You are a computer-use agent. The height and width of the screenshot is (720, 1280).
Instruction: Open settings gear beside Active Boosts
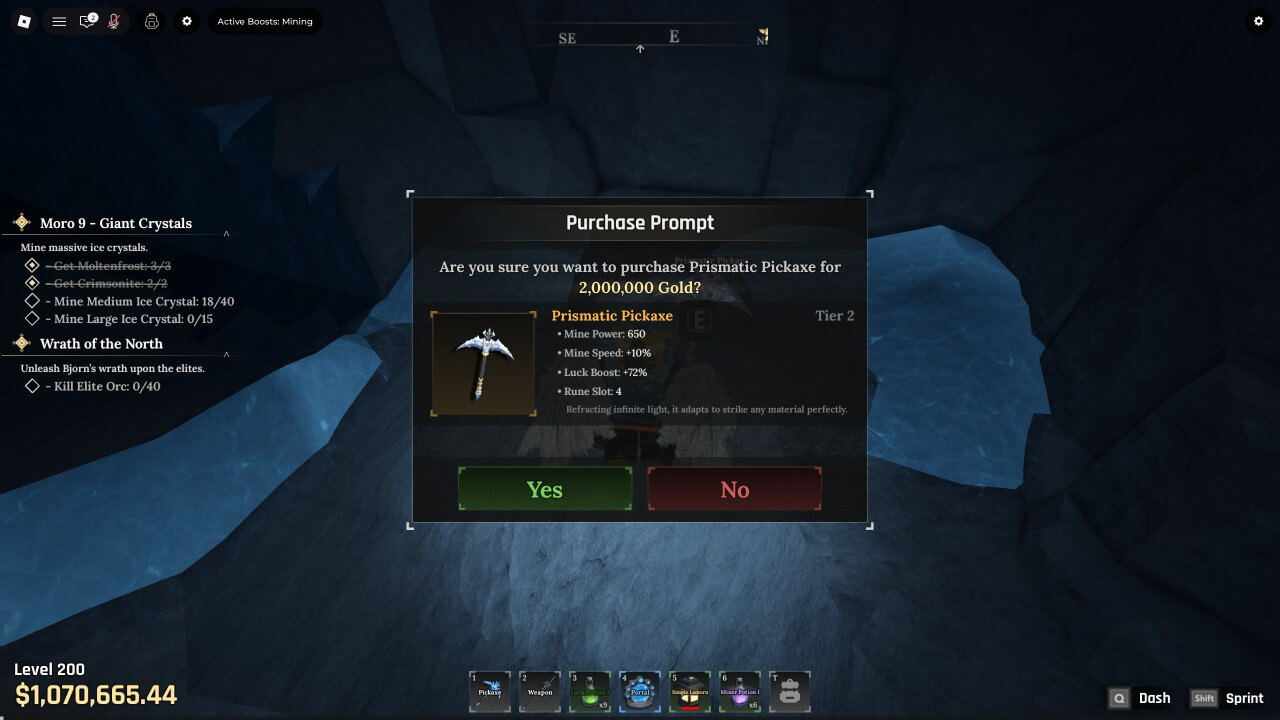(x=186, y=21)
